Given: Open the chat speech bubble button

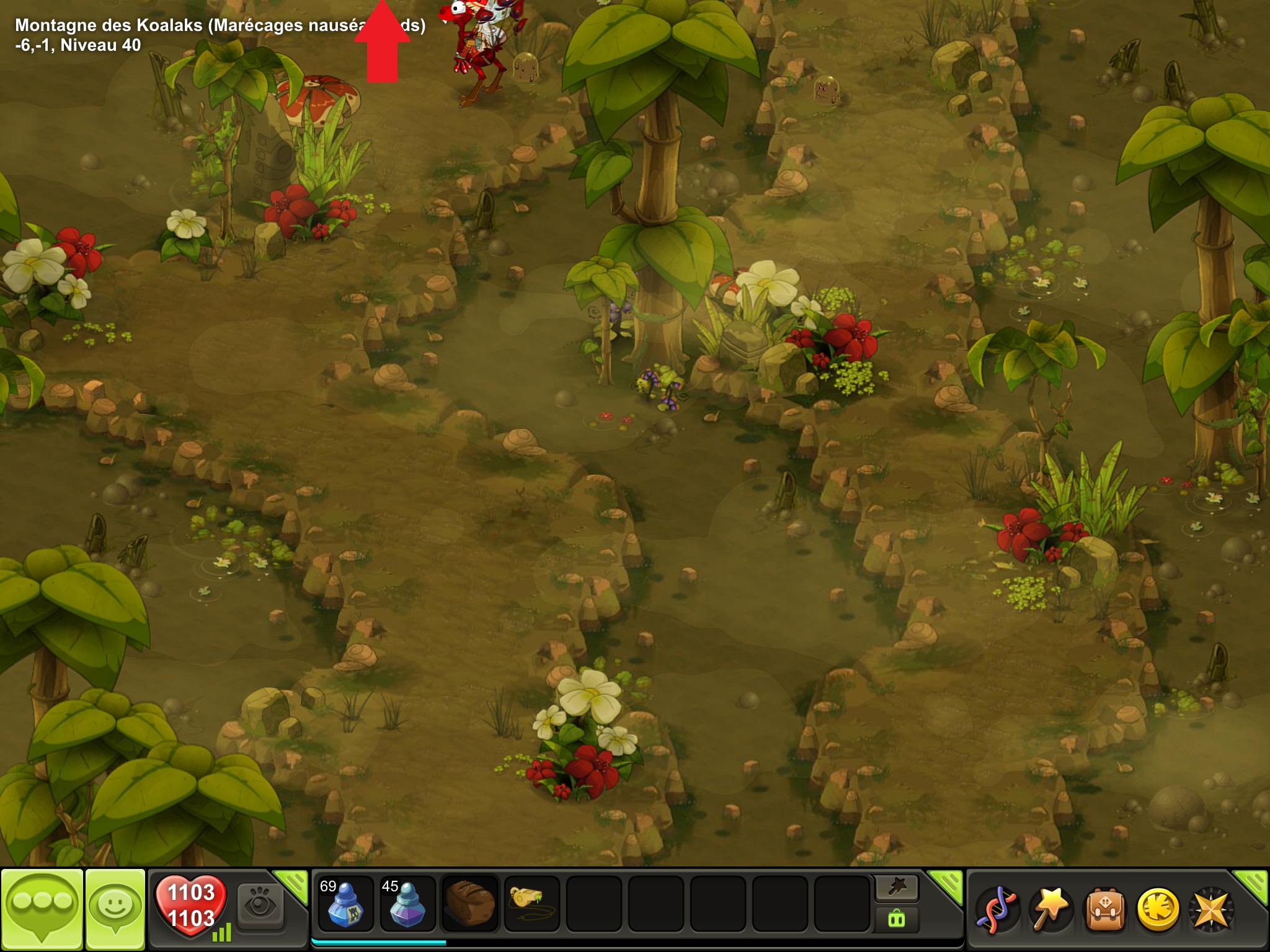Looking at the screenshot, I should click(x=42, y=907).
